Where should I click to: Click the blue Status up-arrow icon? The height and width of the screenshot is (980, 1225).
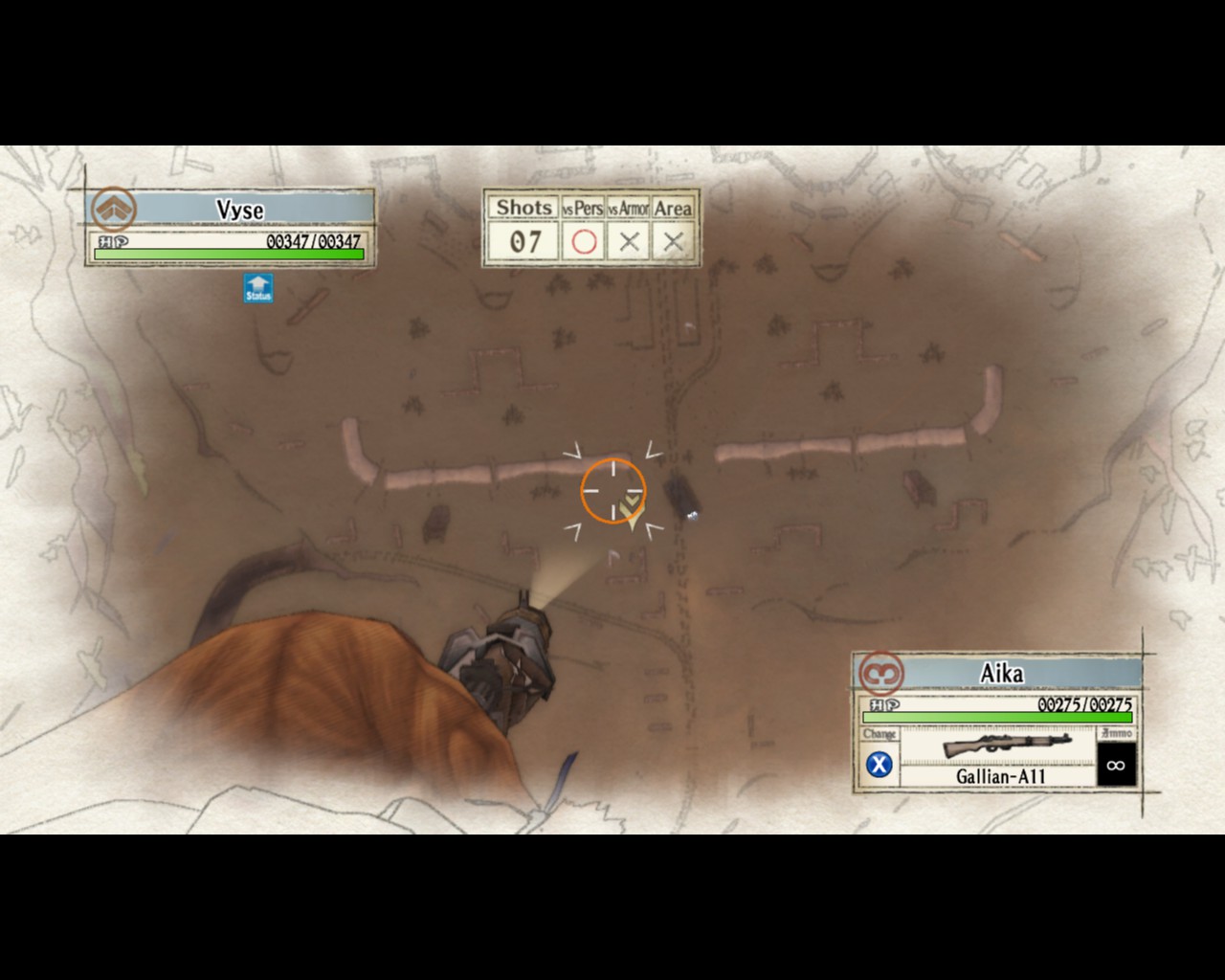click(257, 287)
